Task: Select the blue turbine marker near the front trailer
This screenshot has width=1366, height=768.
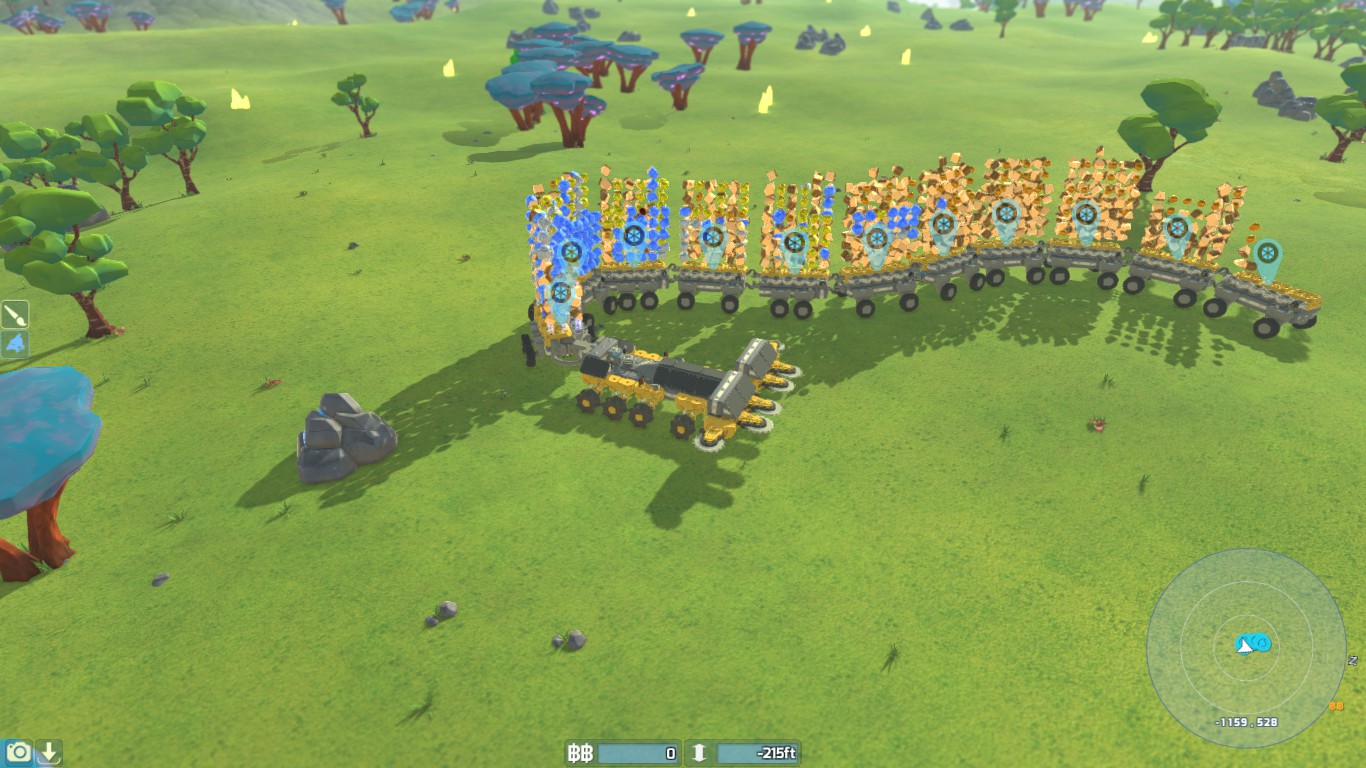Action: click(x=560, y=288)
